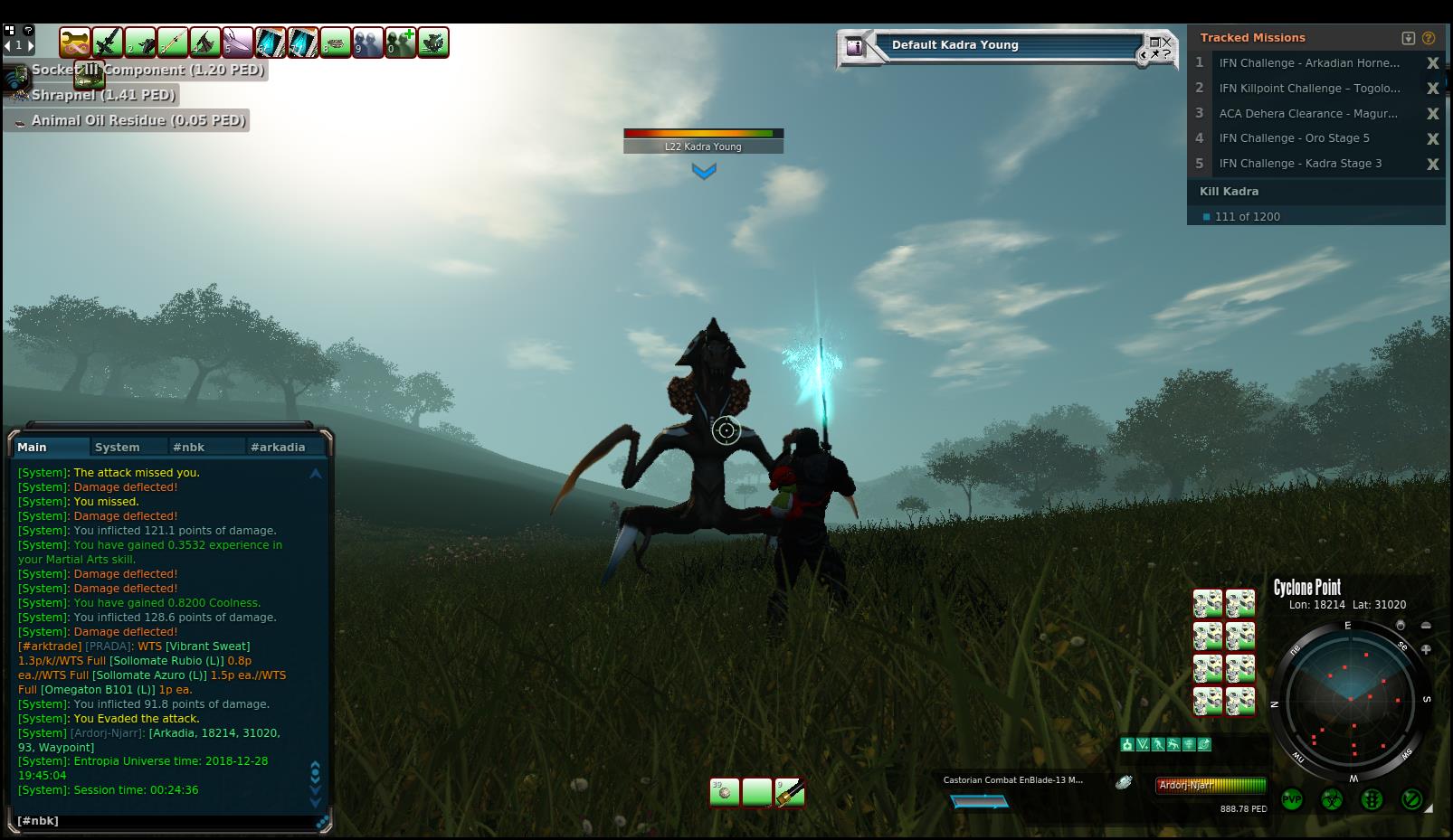Activate the wrench repair hotbar icon
The image size is (1453, 840).
pyautogui.click(x=75, y=42)
